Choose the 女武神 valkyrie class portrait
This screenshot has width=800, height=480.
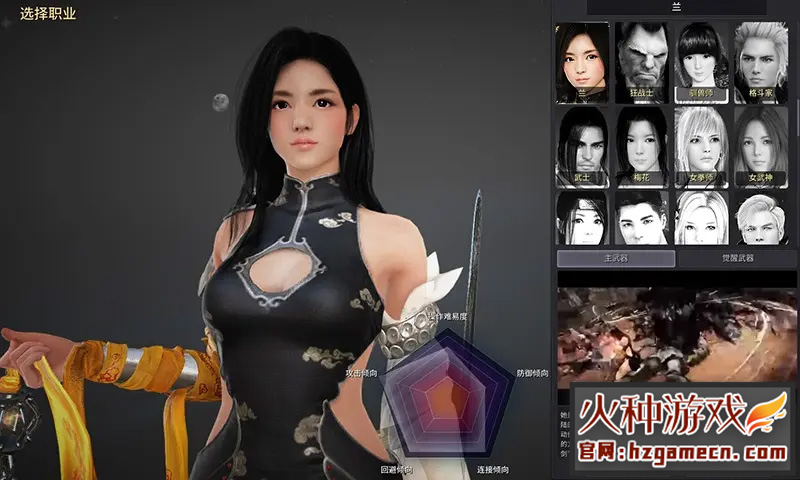pyautogui.click(x=760, y=146)
